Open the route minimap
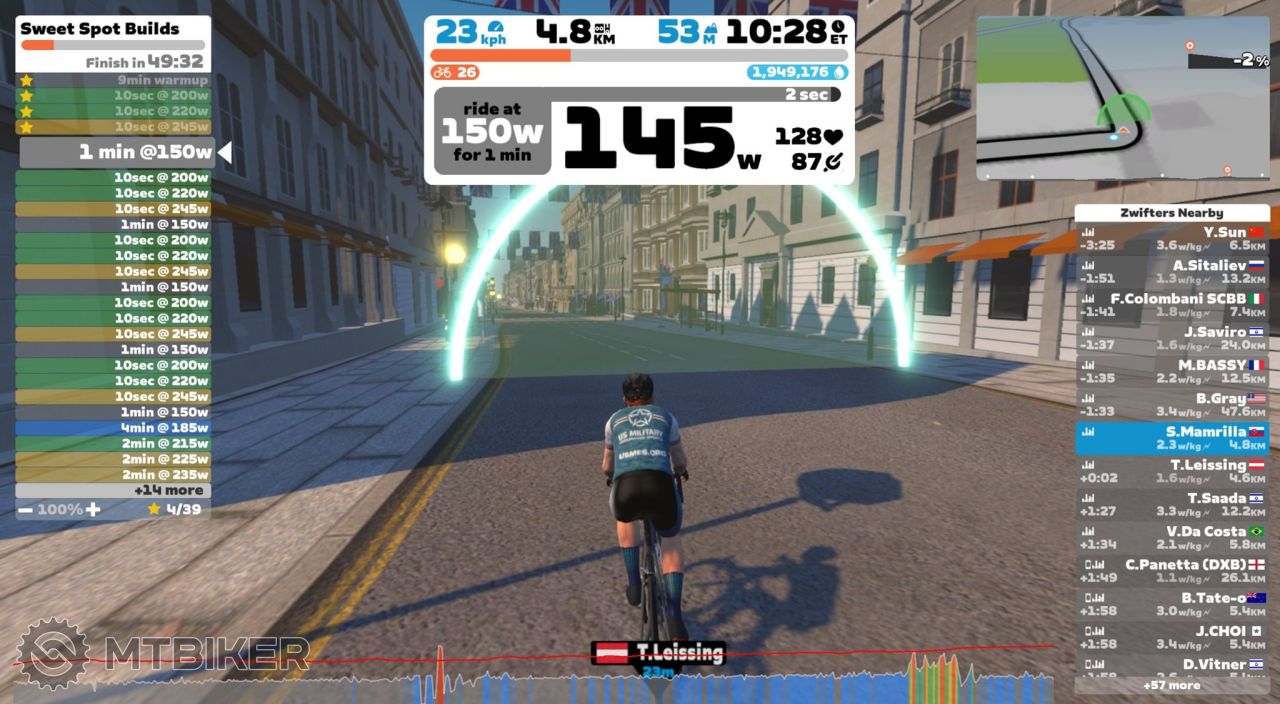Viewport: 1280px width, 704px height. (1122, 98)
